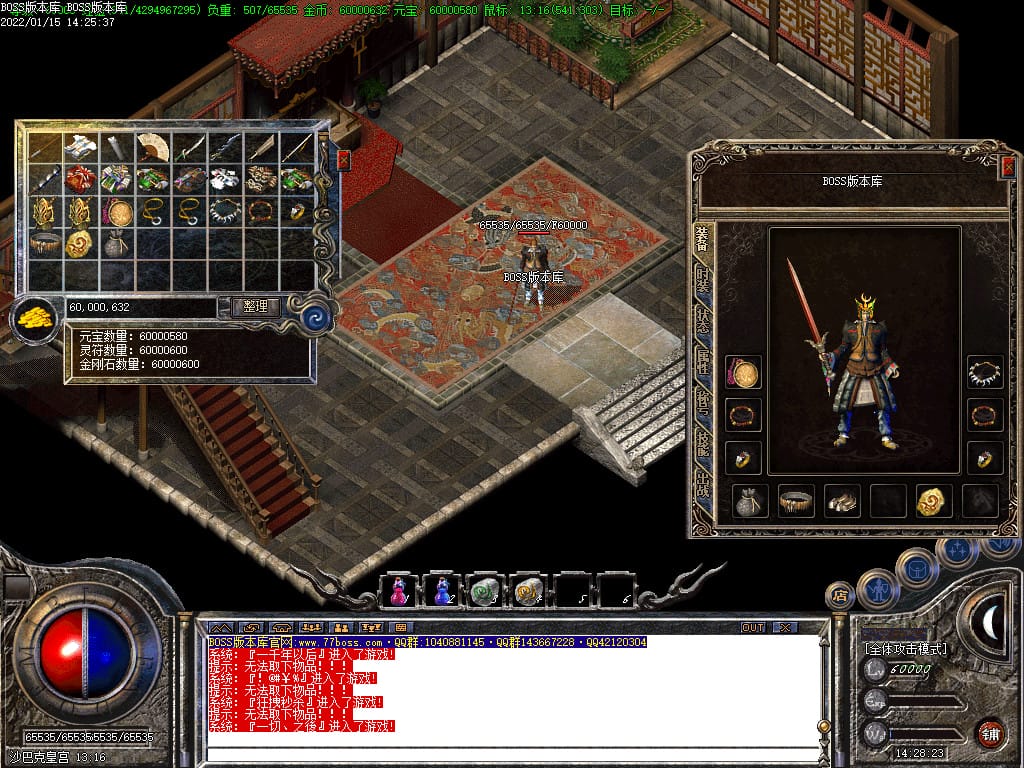Use the red potion in hotbar slot 1
Screen dimensions: 1024x768
pos(398,591)
